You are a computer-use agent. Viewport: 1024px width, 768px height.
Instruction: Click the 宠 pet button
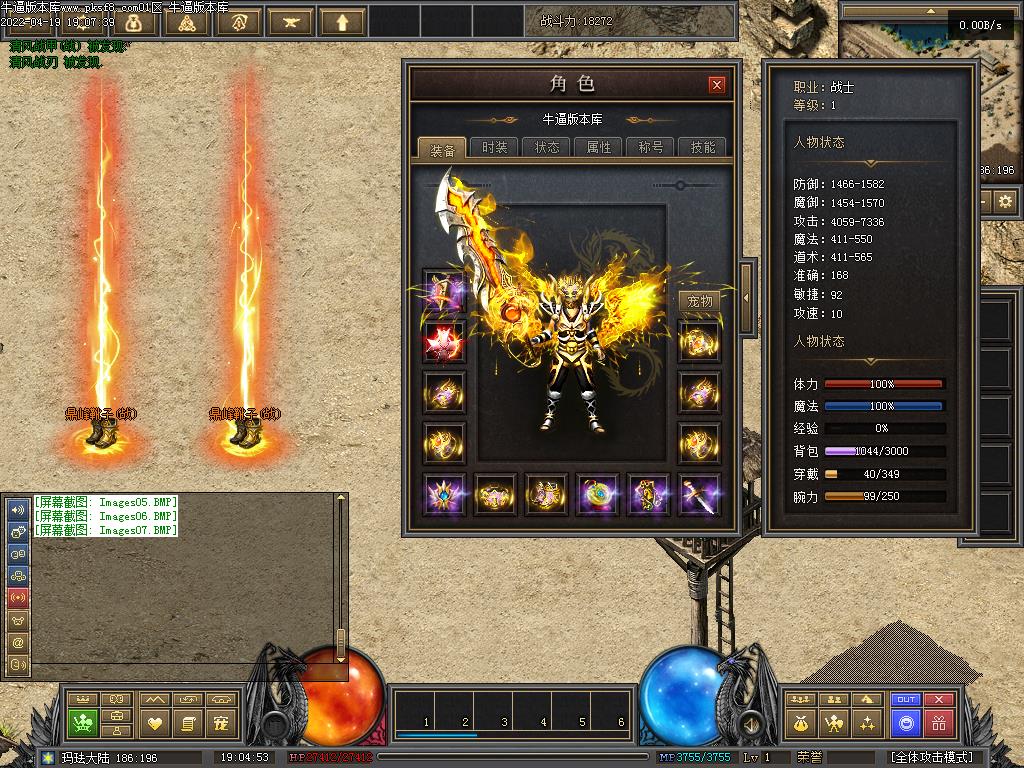point(222,722)
